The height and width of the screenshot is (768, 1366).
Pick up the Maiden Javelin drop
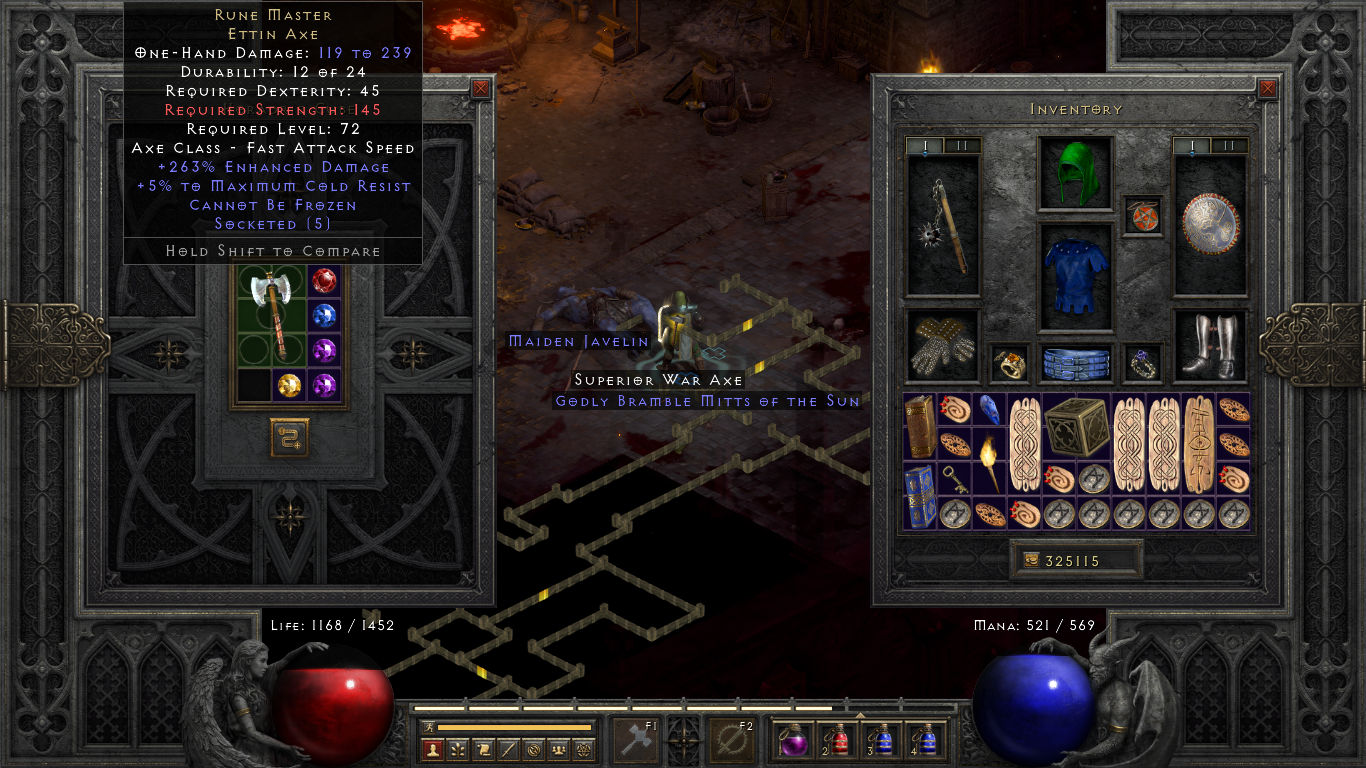[x=577, y=341]
